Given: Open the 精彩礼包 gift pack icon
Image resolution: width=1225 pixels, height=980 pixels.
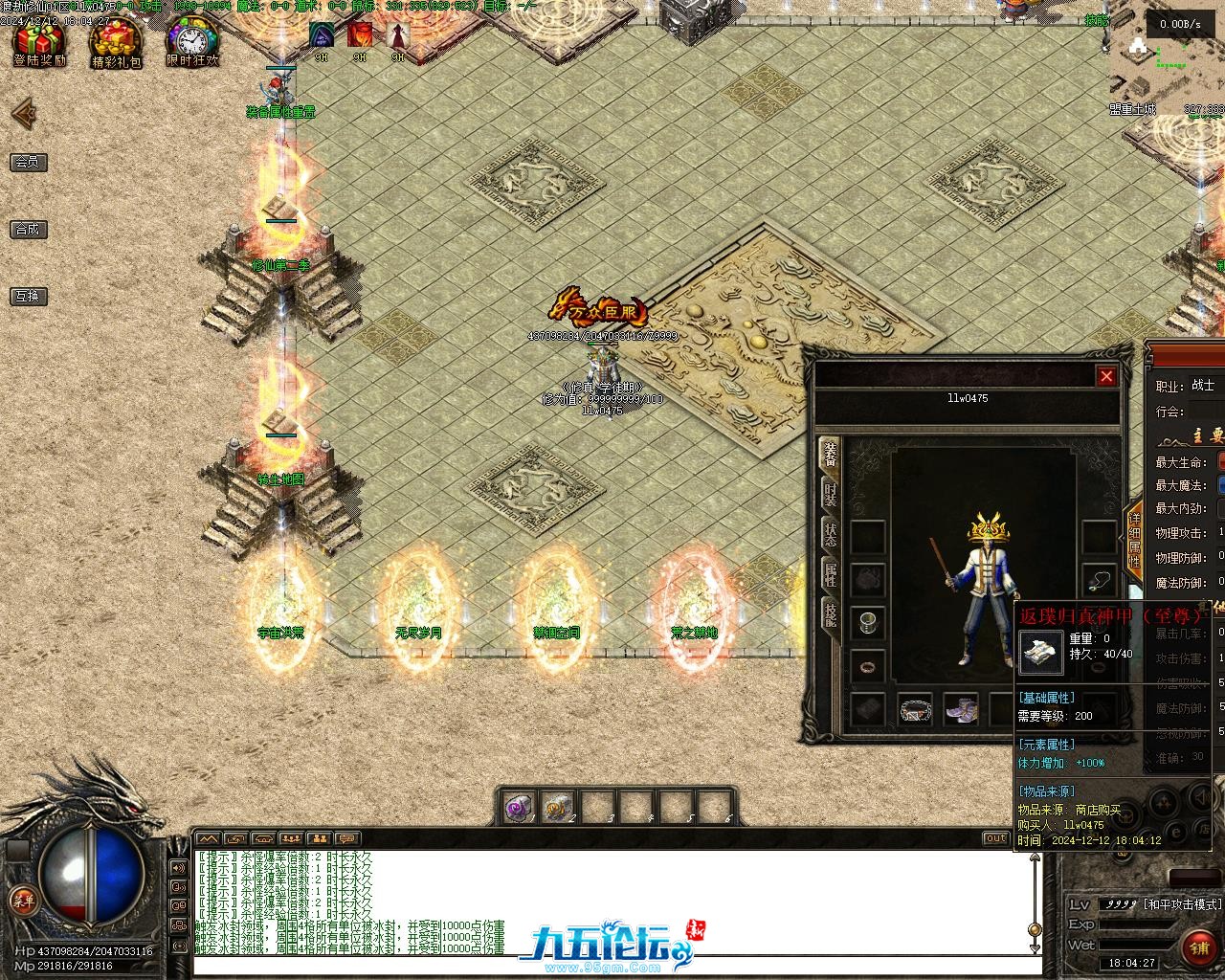Looking at the screenshot, I should click(x=116, y=44).
